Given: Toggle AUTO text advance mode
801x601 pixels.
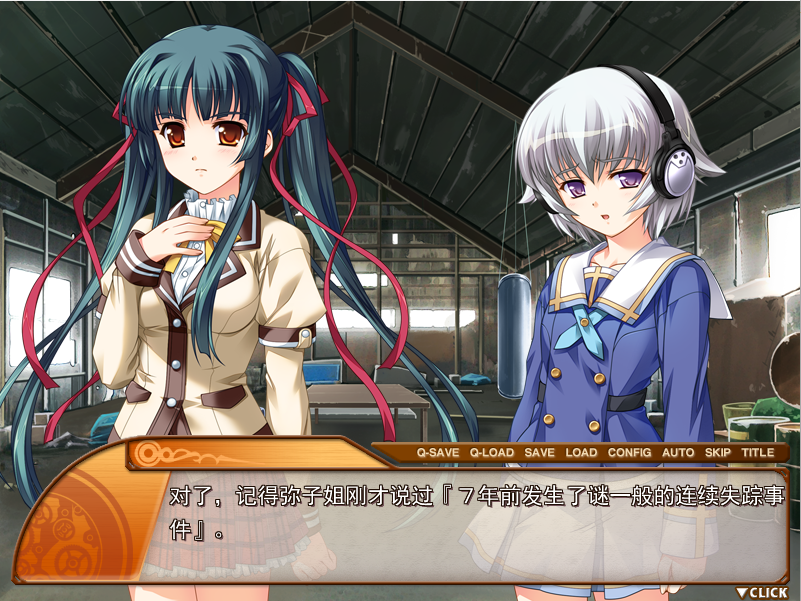Looking at the screenshot, I should click(x=678, y=453).
